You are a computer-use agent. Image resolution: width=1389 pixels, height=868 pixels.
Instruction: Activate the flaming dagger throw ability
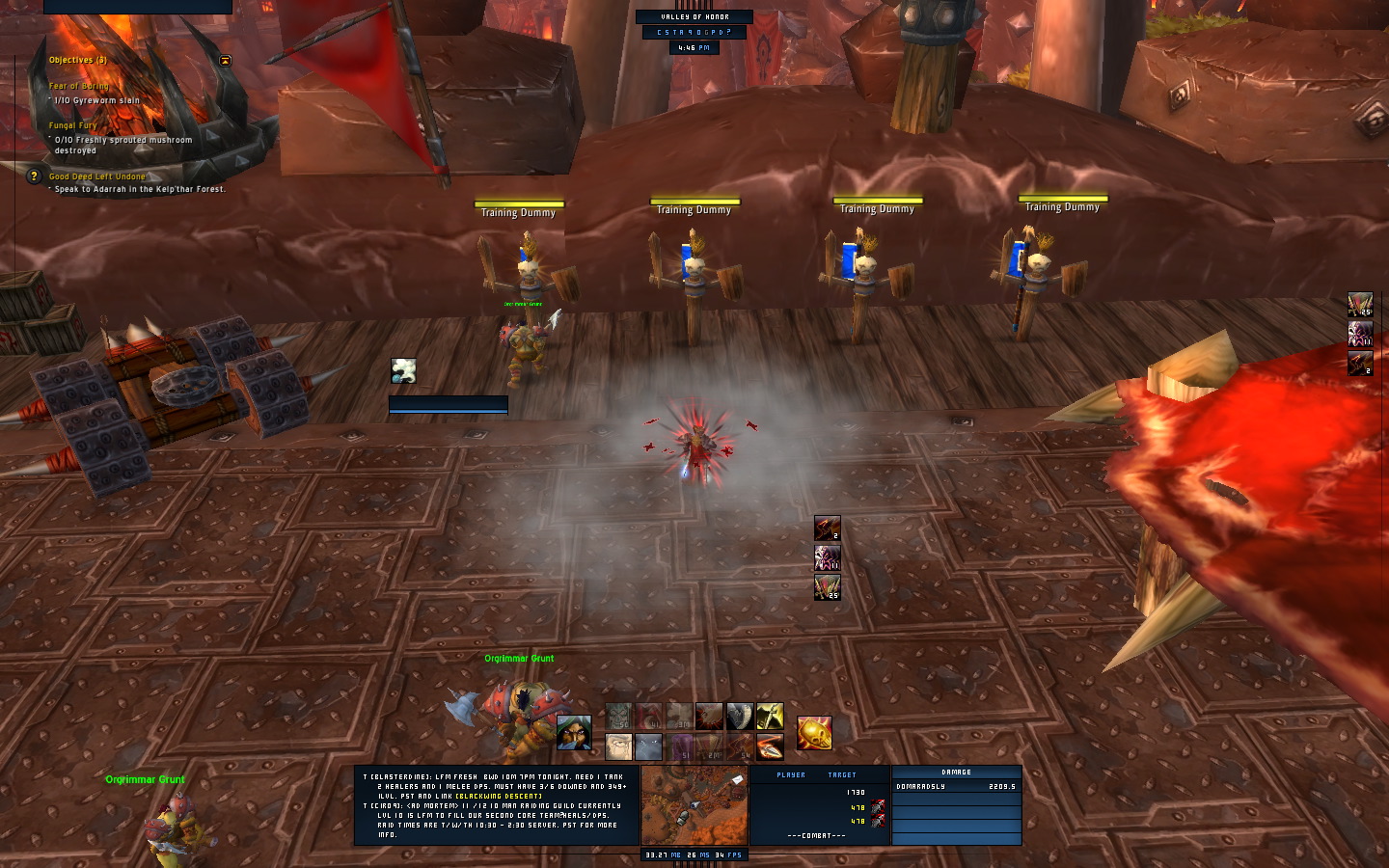click(770, 746)
